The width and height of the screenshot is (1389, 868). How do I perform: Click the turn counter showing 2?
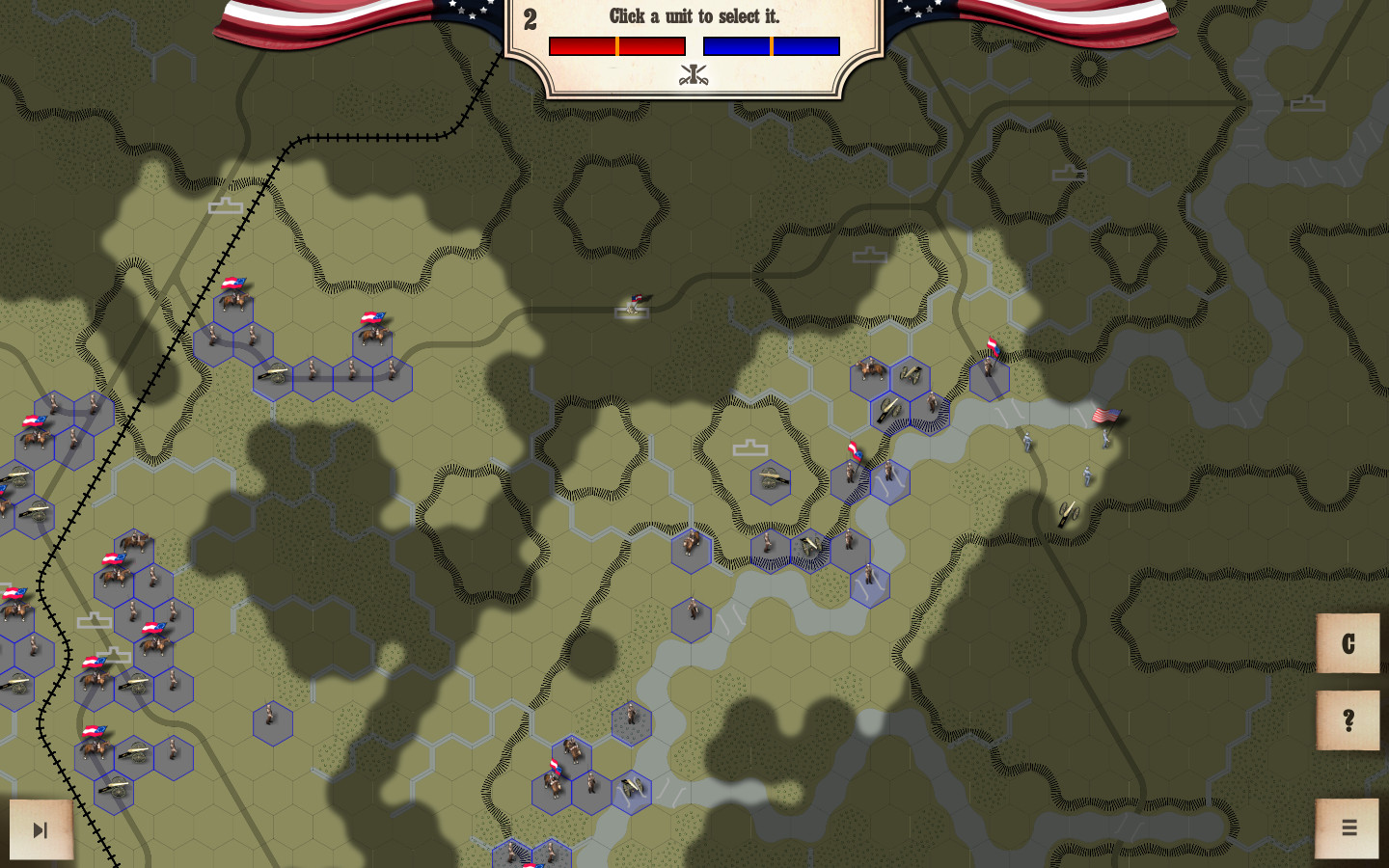[531, 16]
